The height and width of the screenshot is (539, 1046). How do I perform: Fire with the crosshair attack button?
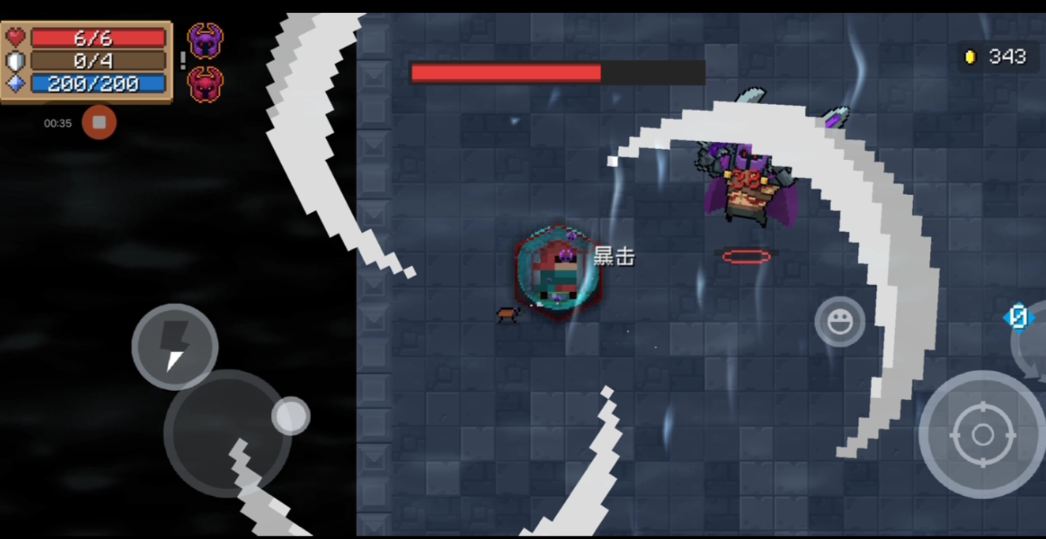[x=981, y=434]
